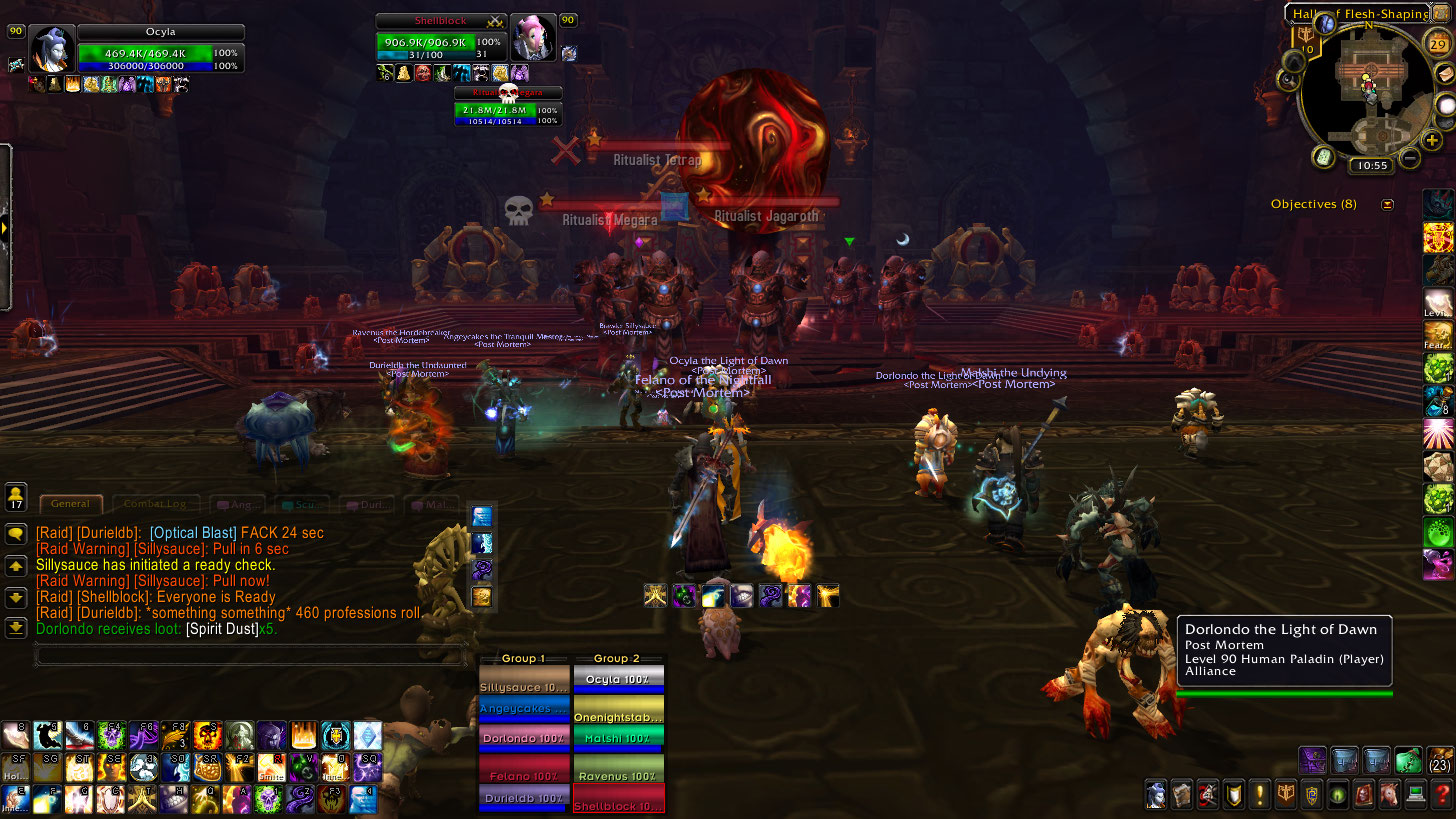Open the chat menu speech bubble button
The height and width of the screenshot is (819, 1456).
16,534
